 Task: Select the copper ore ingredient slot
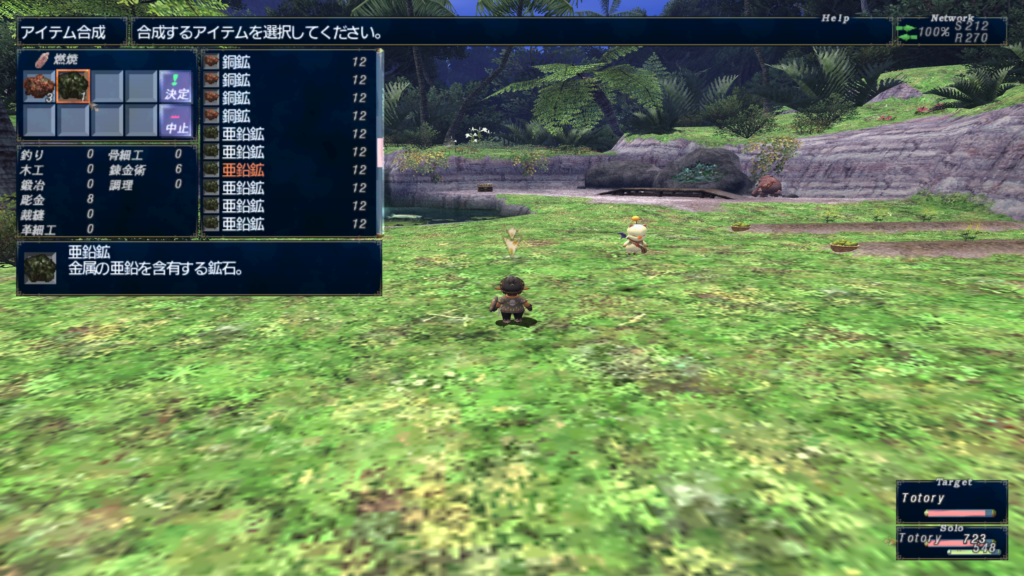39,87
